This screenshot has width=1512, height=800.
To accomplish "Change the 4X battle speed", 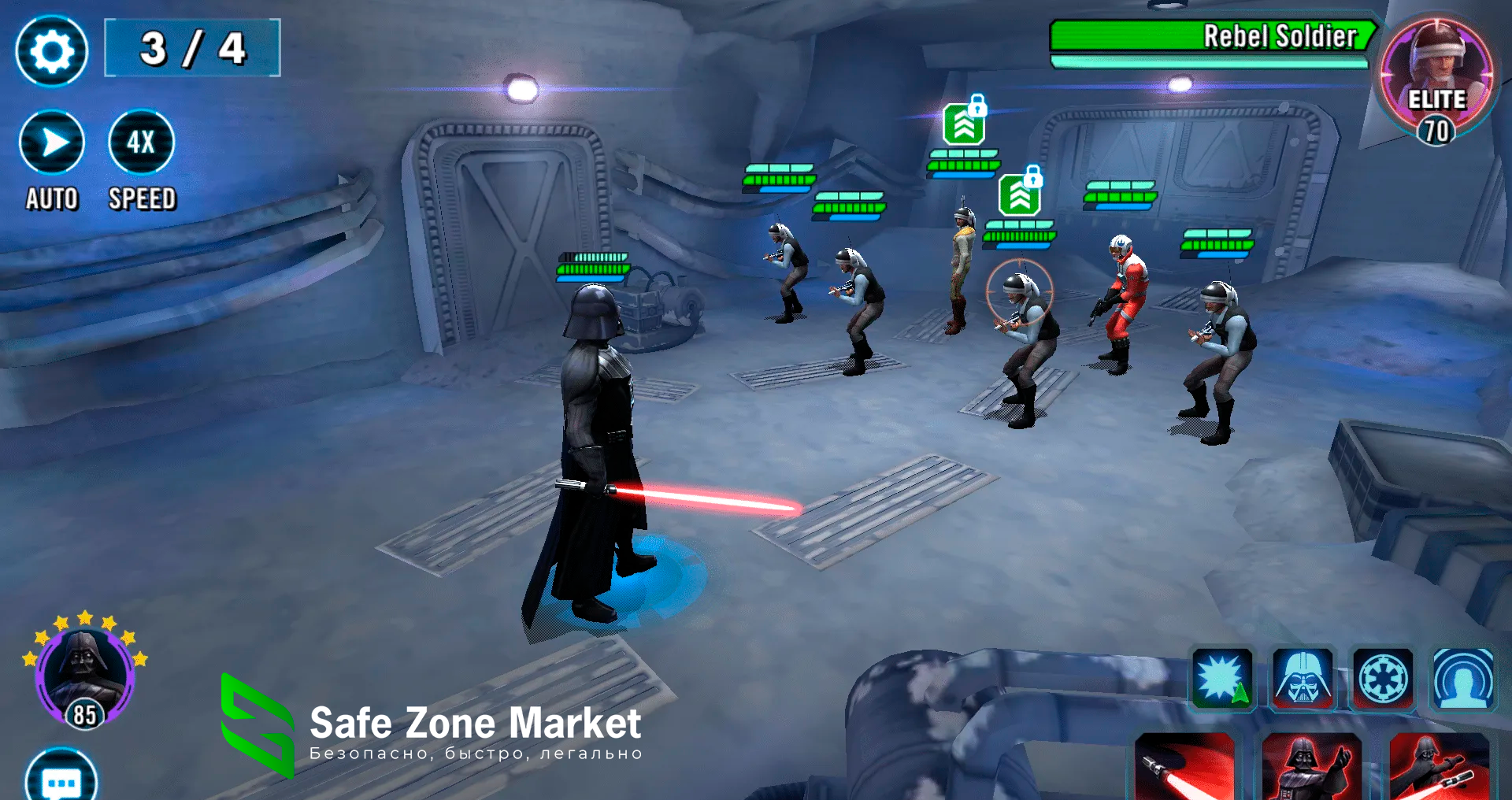I will click(141, 143).
